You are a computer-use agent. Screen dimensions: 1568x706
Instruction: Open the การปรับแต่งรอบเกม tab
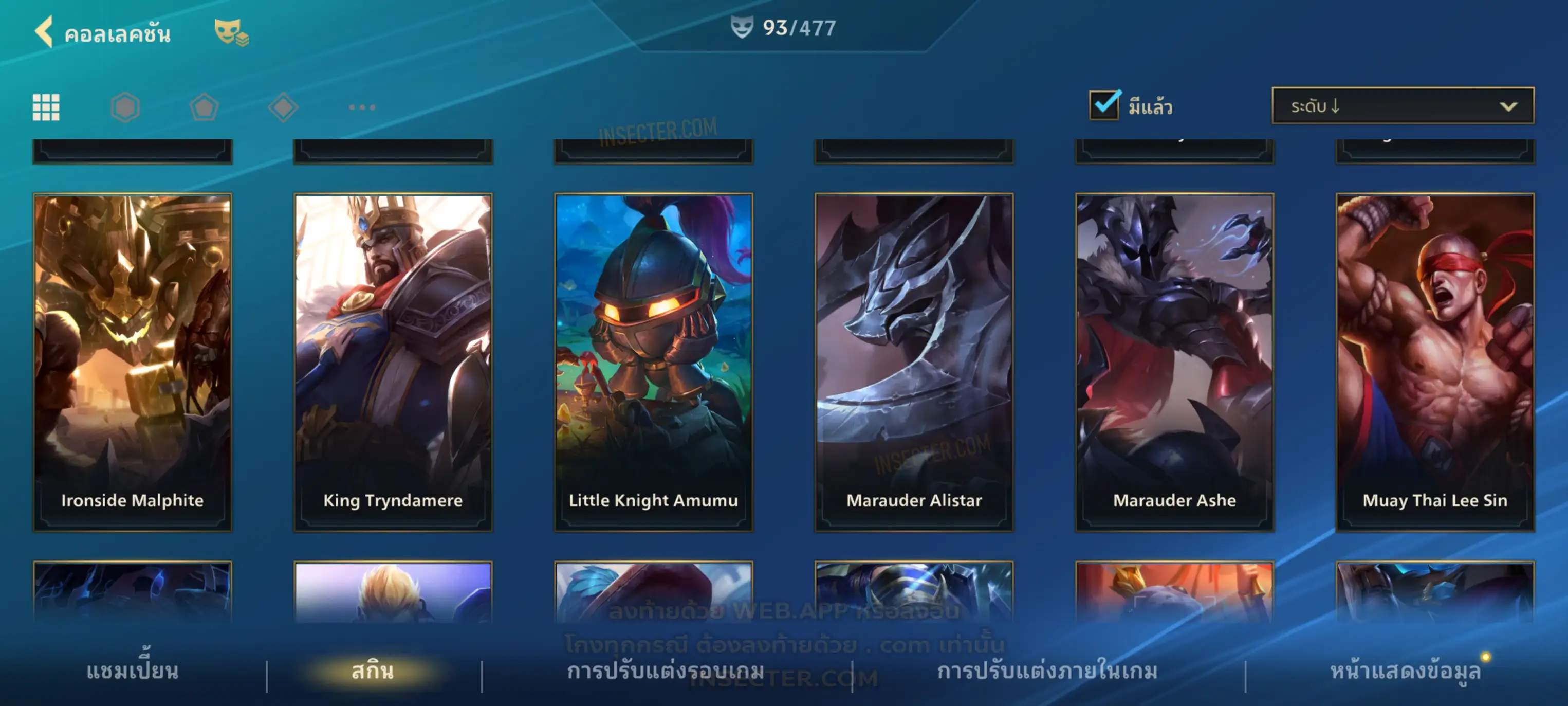click(666, 671)
